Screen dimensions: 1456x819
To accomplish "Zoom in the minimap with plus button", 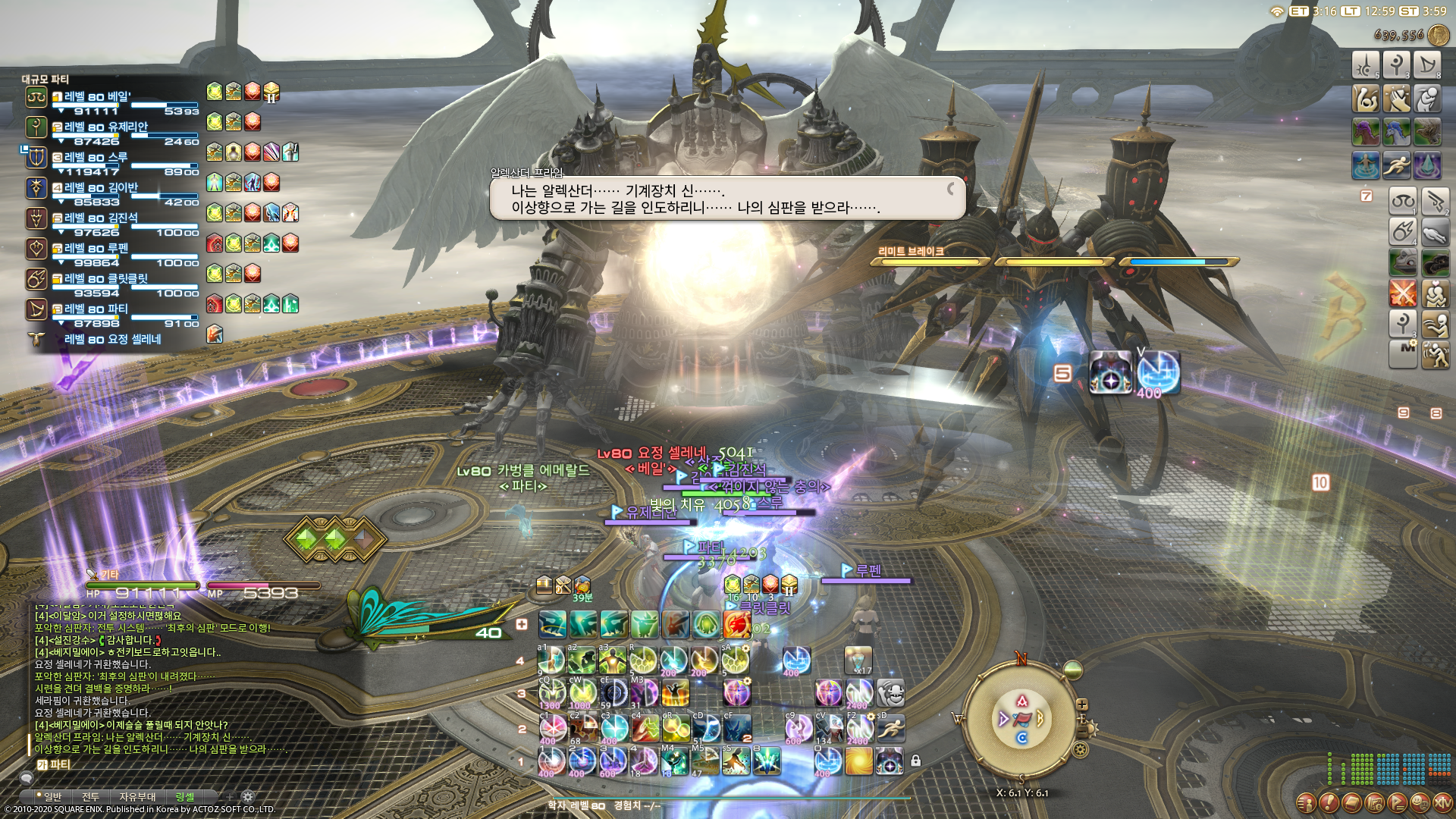I will (x=1082, y=704).
